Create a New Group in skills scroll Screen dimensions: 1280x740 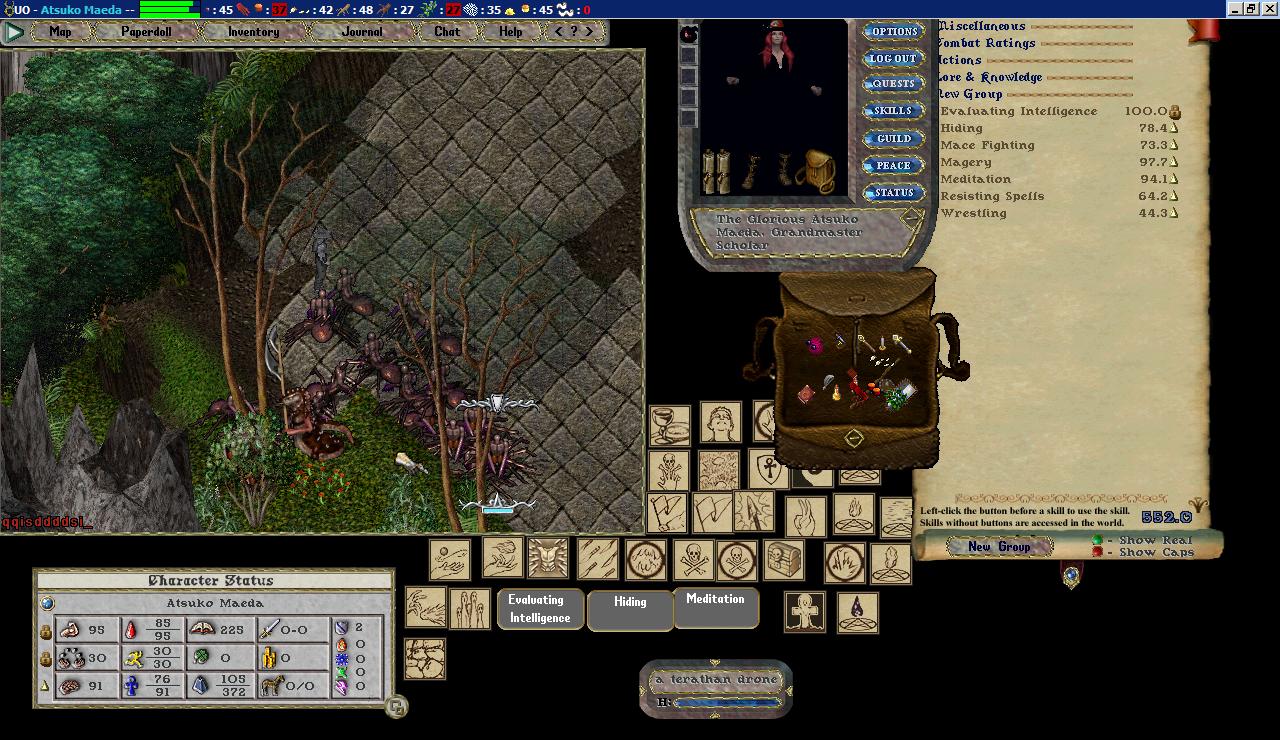point(999,546)
